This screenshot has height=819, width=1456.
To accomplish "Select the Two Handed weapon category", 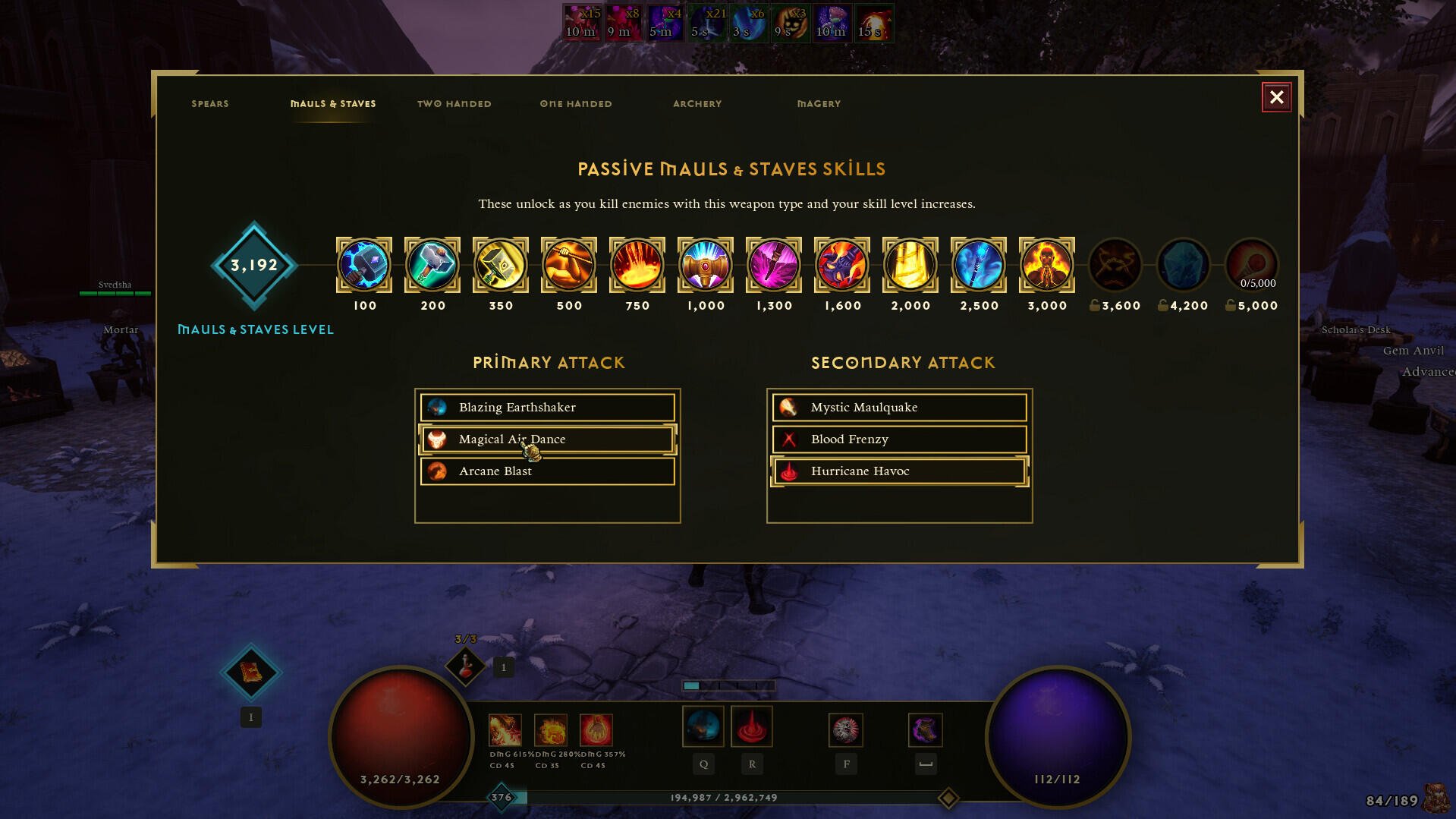I will [x=454, y=103].
